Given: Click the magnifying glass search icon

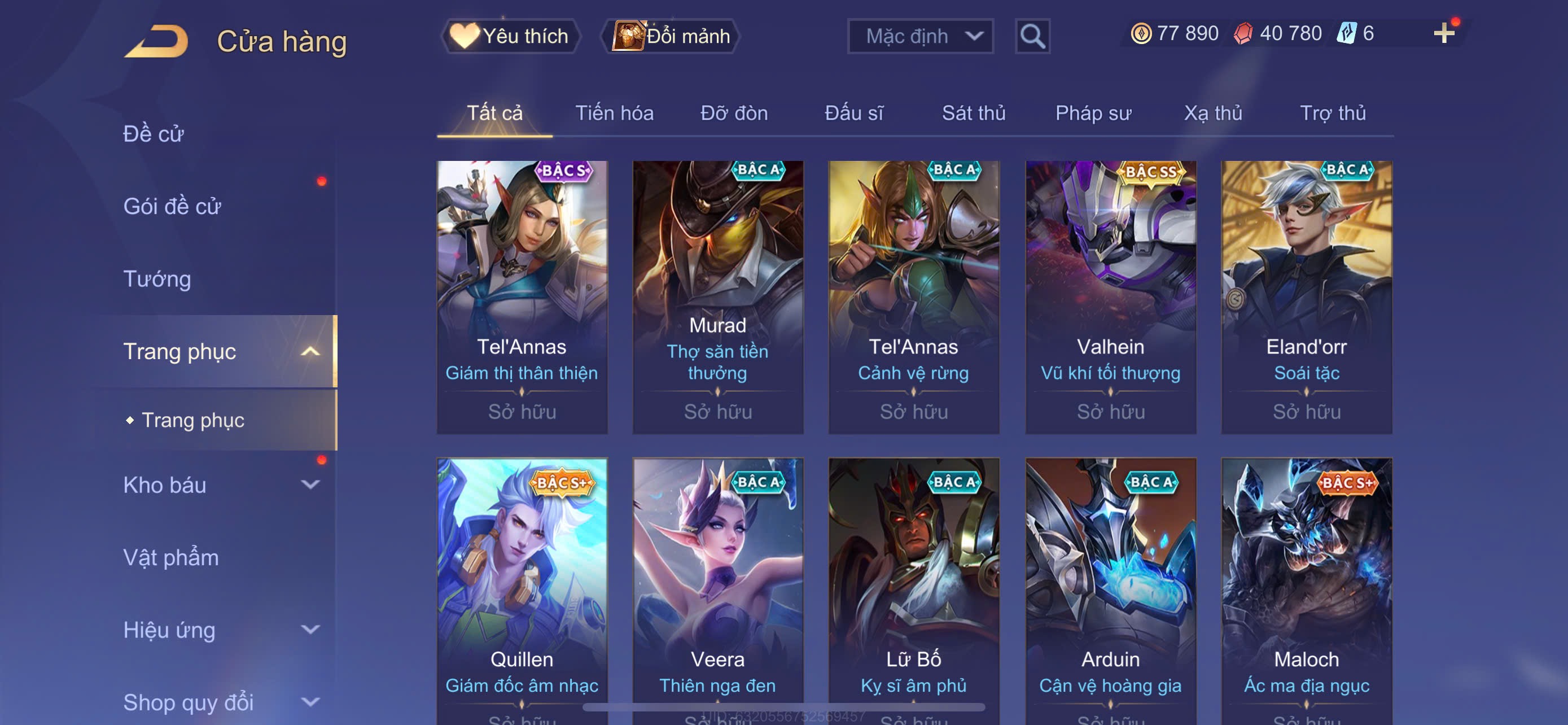Looking at the screenshot, I should tap(1032, 37).
